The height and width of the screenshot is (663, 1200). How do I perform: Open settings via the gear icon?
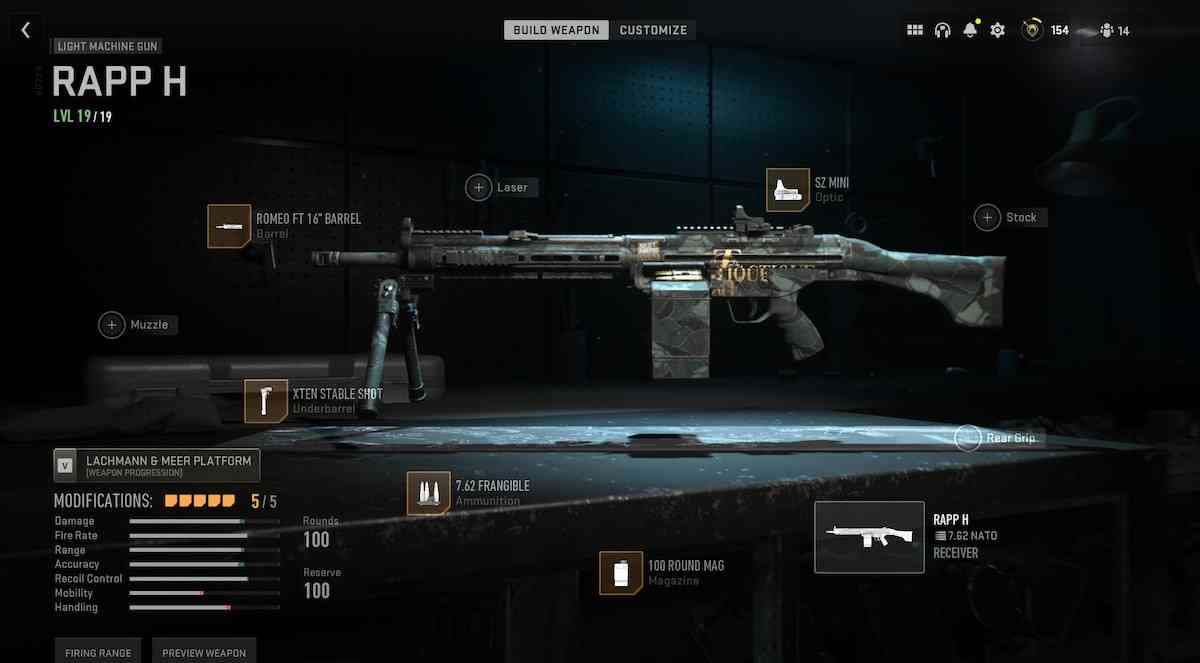997,30
